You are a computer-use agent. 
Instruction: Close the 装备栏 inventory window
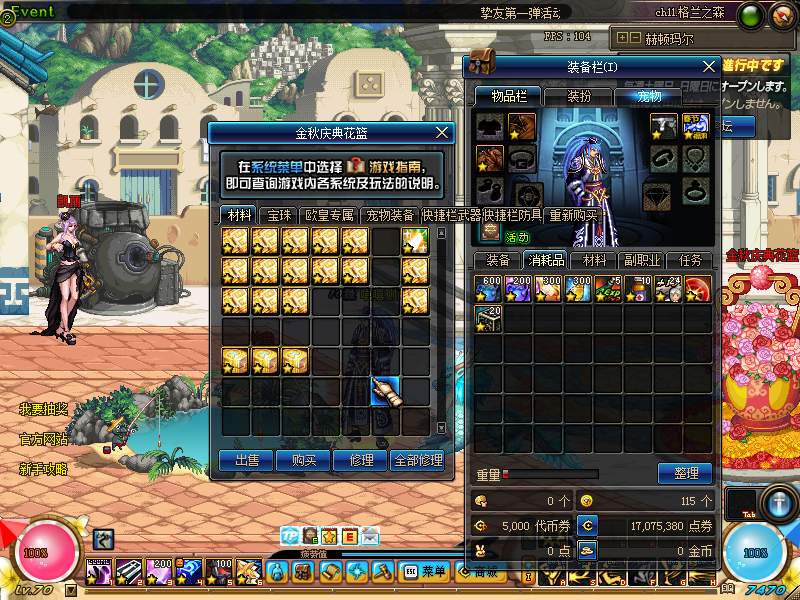tap(709, 66)
